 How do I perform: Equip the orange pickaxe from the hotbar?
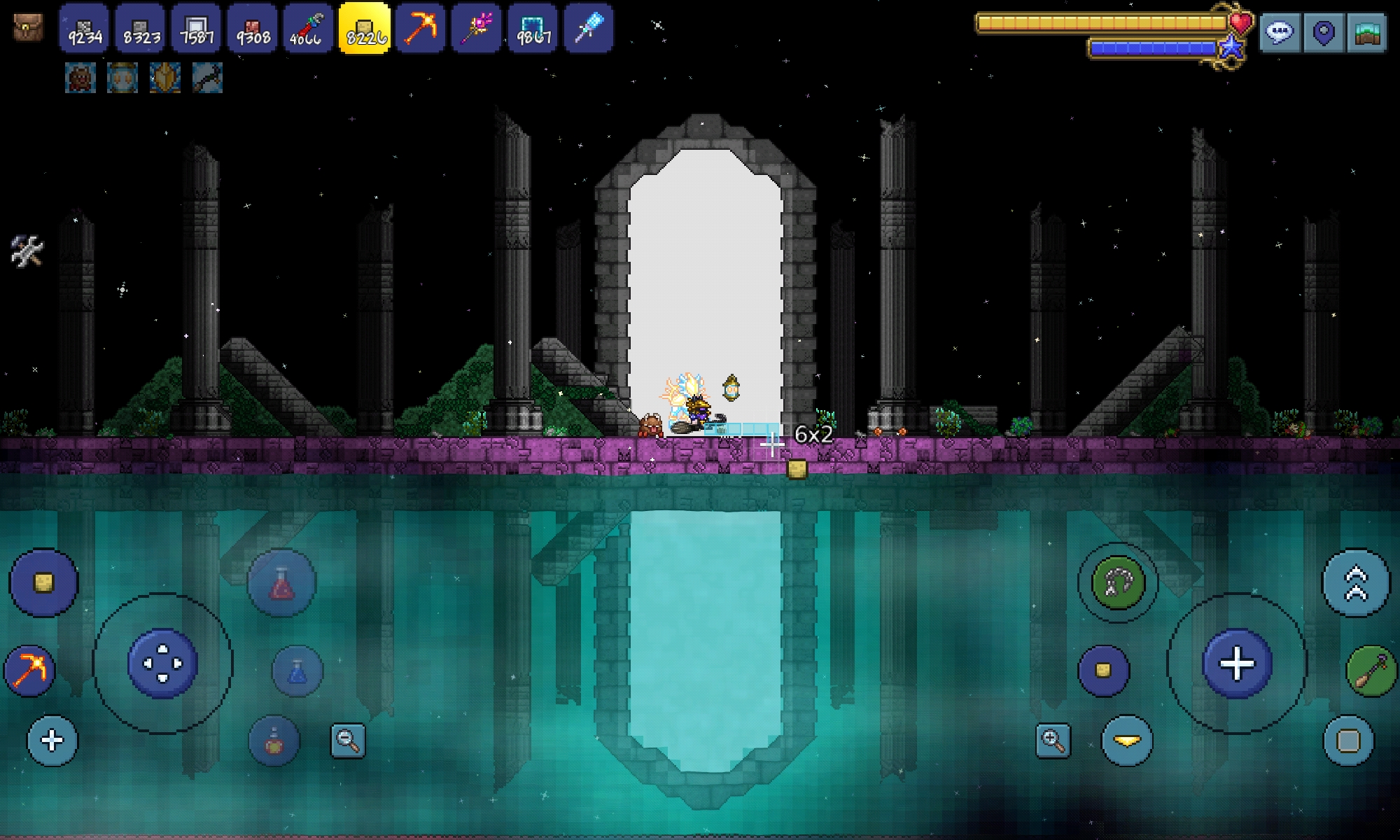pyautogui.click(x=420, y=29)
